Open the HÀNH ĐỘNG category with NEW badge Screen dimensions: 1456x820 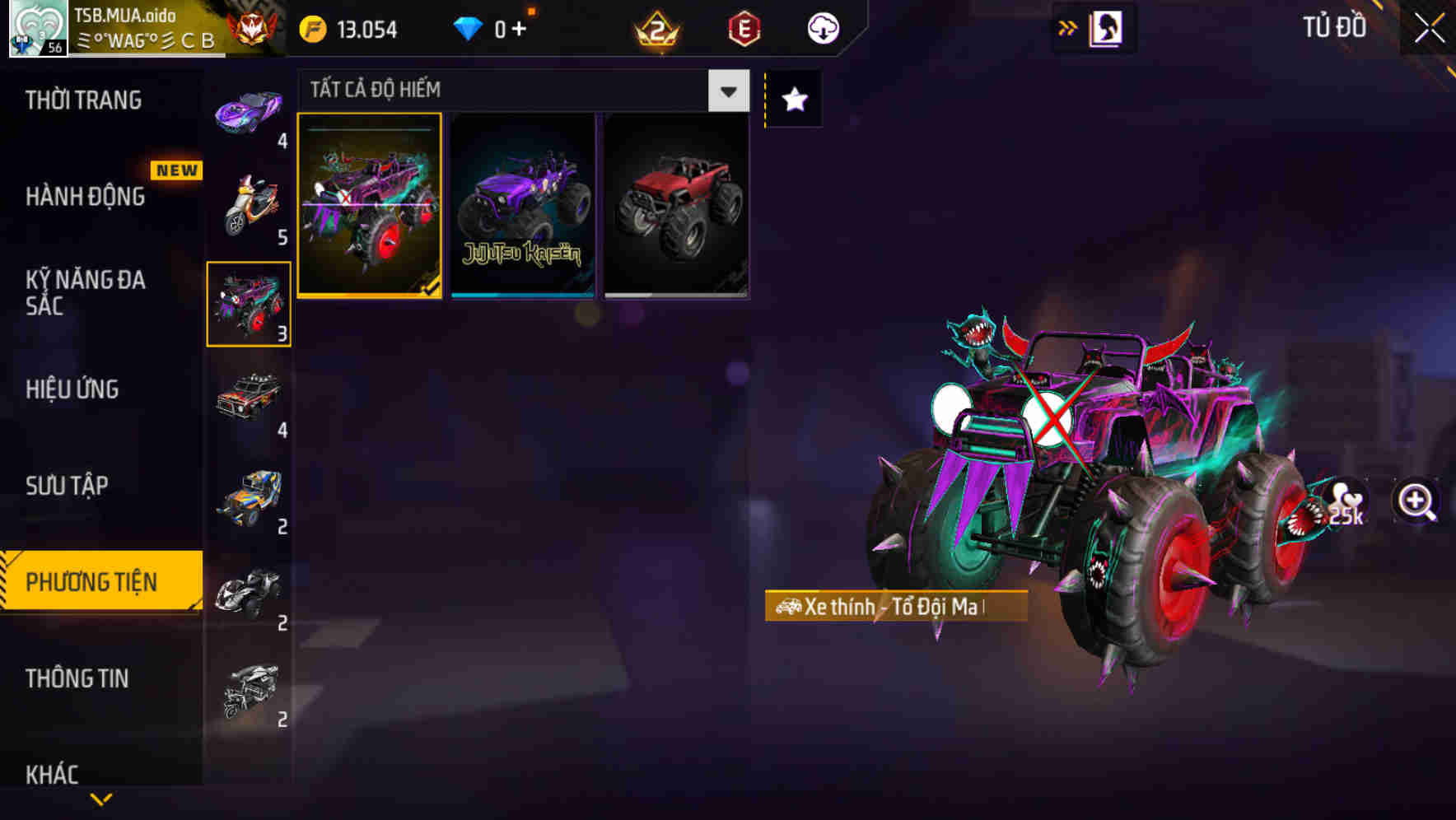(x=86, y=197)
